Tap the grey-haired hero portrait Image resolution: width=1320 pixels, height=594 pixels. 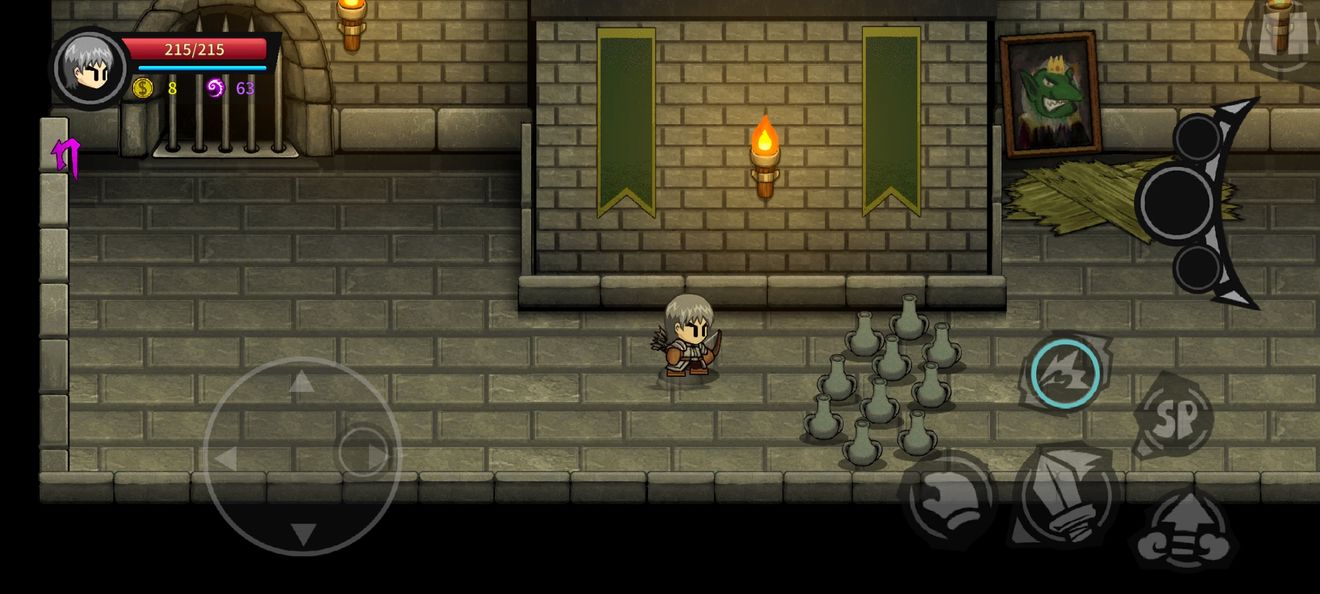tap(90, 68)
